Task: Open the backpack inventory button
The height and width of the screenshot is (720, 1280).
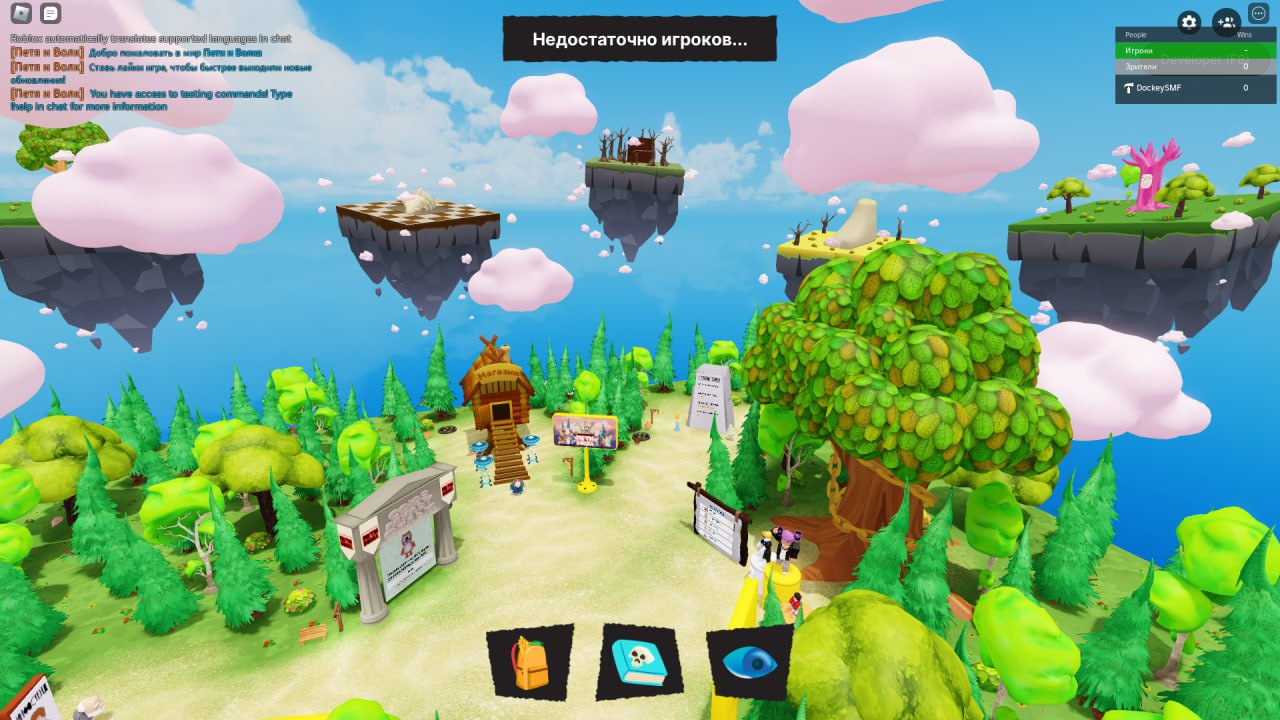Action: [530, 662]
